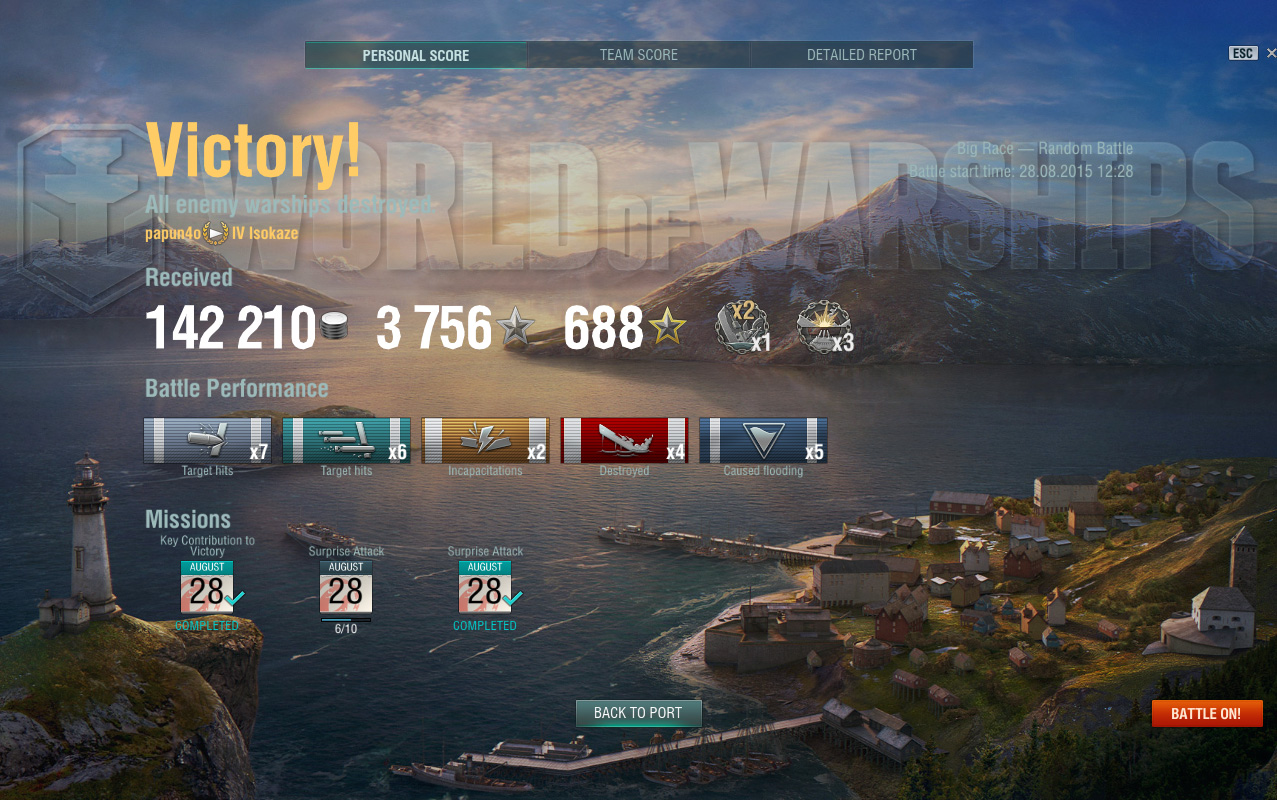Select the Caused flooding ribbon
This screenshot has width=1277, height=800.
click(x=763, y=440)
